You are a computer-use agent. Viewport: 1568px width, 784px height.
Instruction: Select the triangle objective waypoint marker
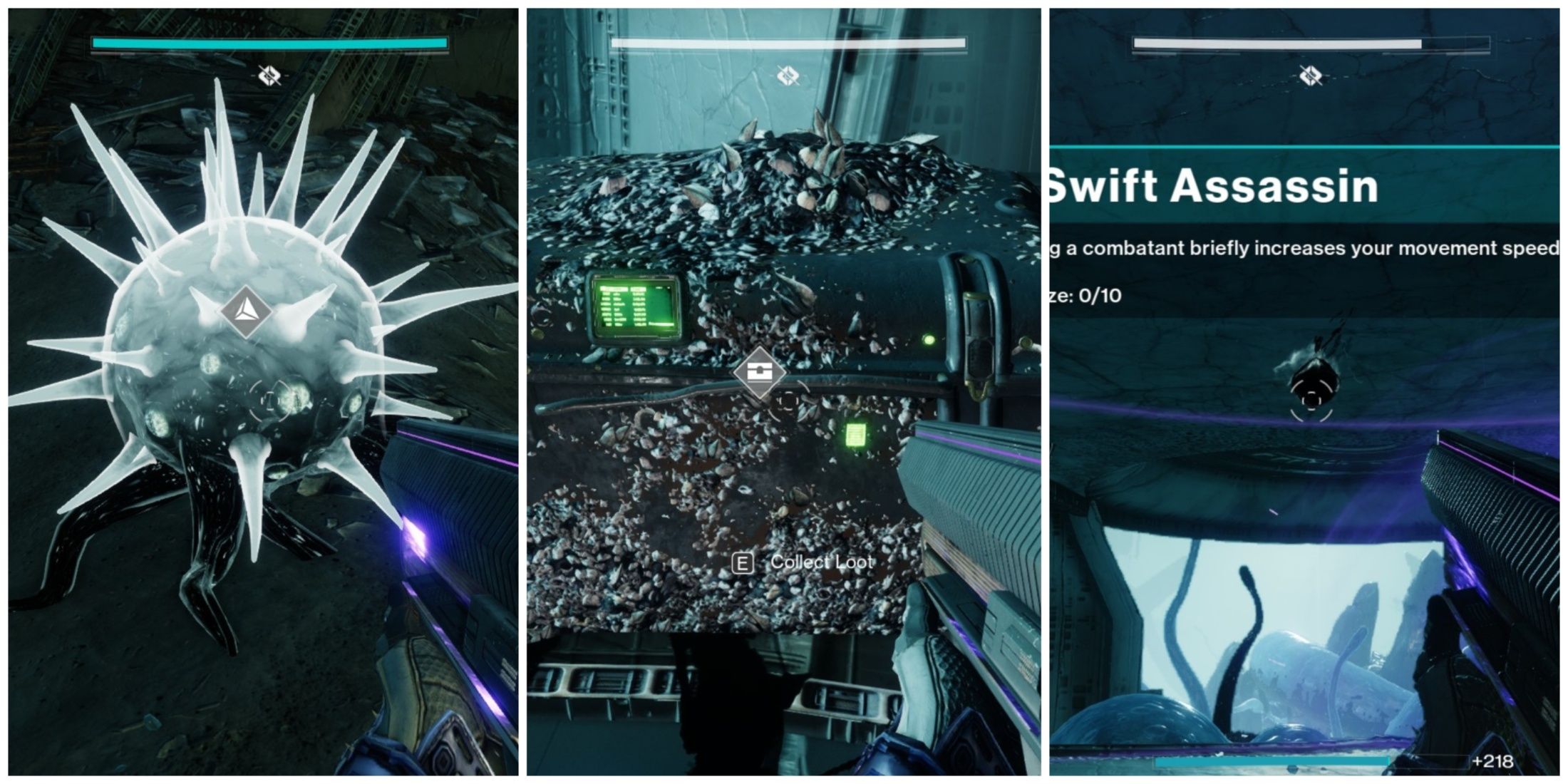point(245,311)
